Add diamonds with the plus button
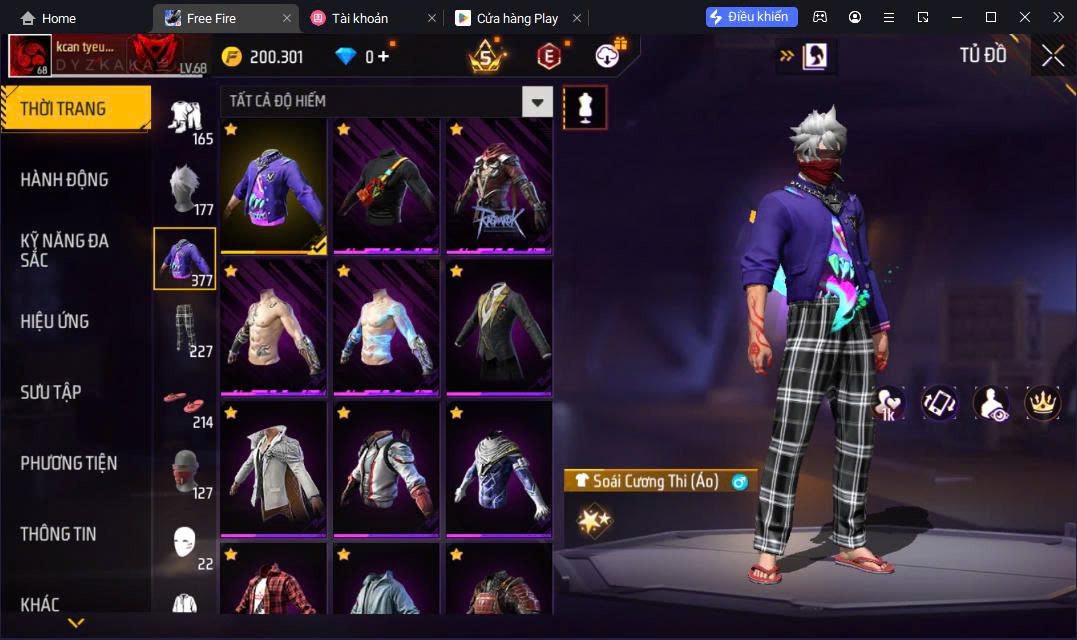1077x640 pixels. click(x=383, y=56)
